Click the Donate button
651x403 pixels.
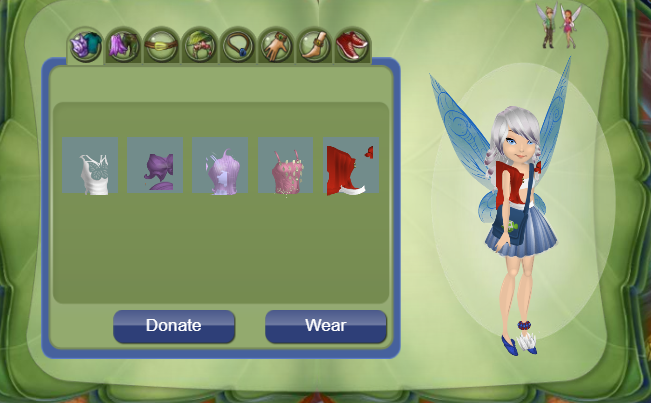(x=173, y=326)
